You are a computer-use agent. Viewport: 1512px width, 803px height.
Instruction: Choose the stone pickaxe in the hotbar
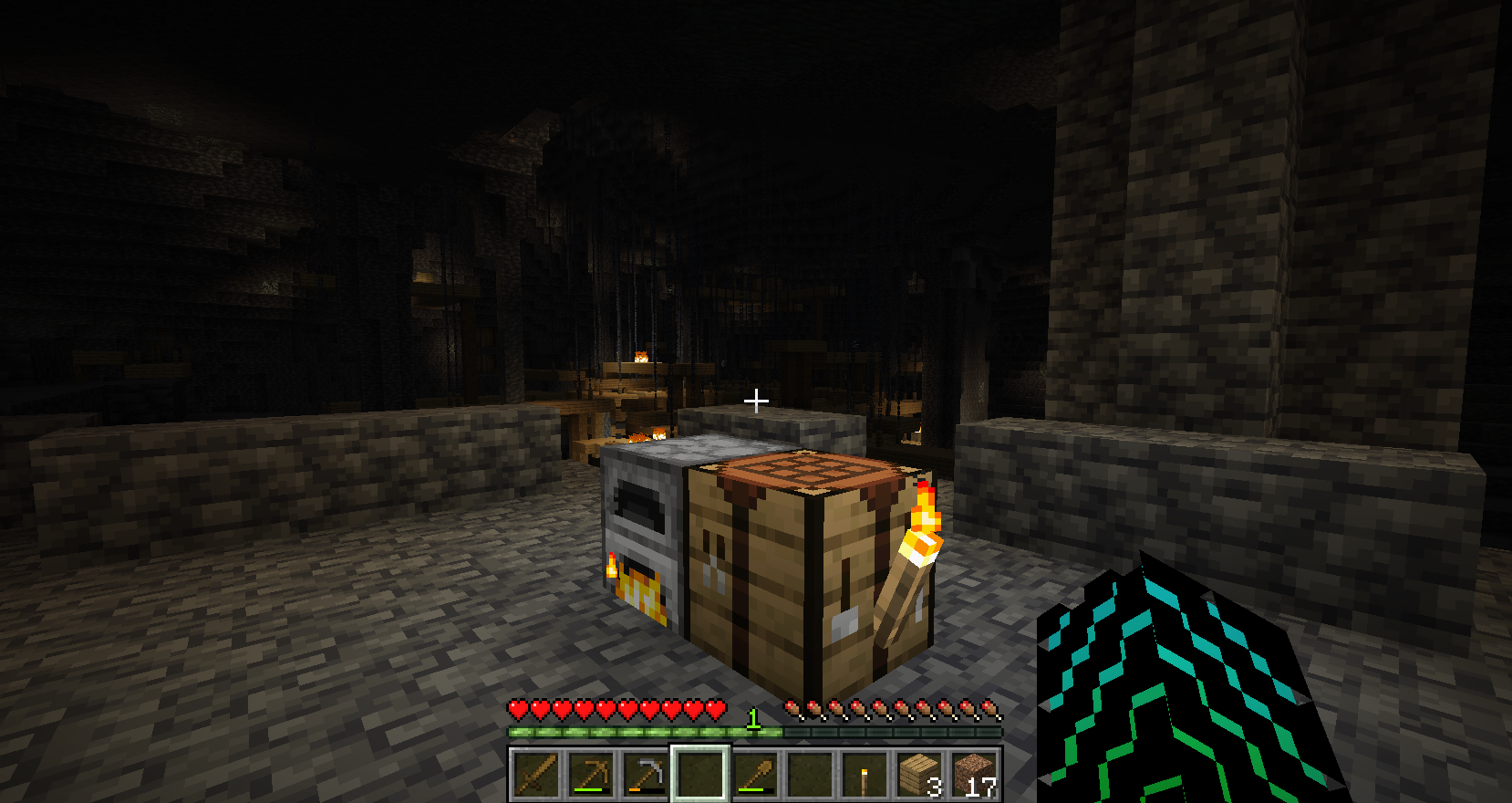pyautogui.click(x=645, y=774)
